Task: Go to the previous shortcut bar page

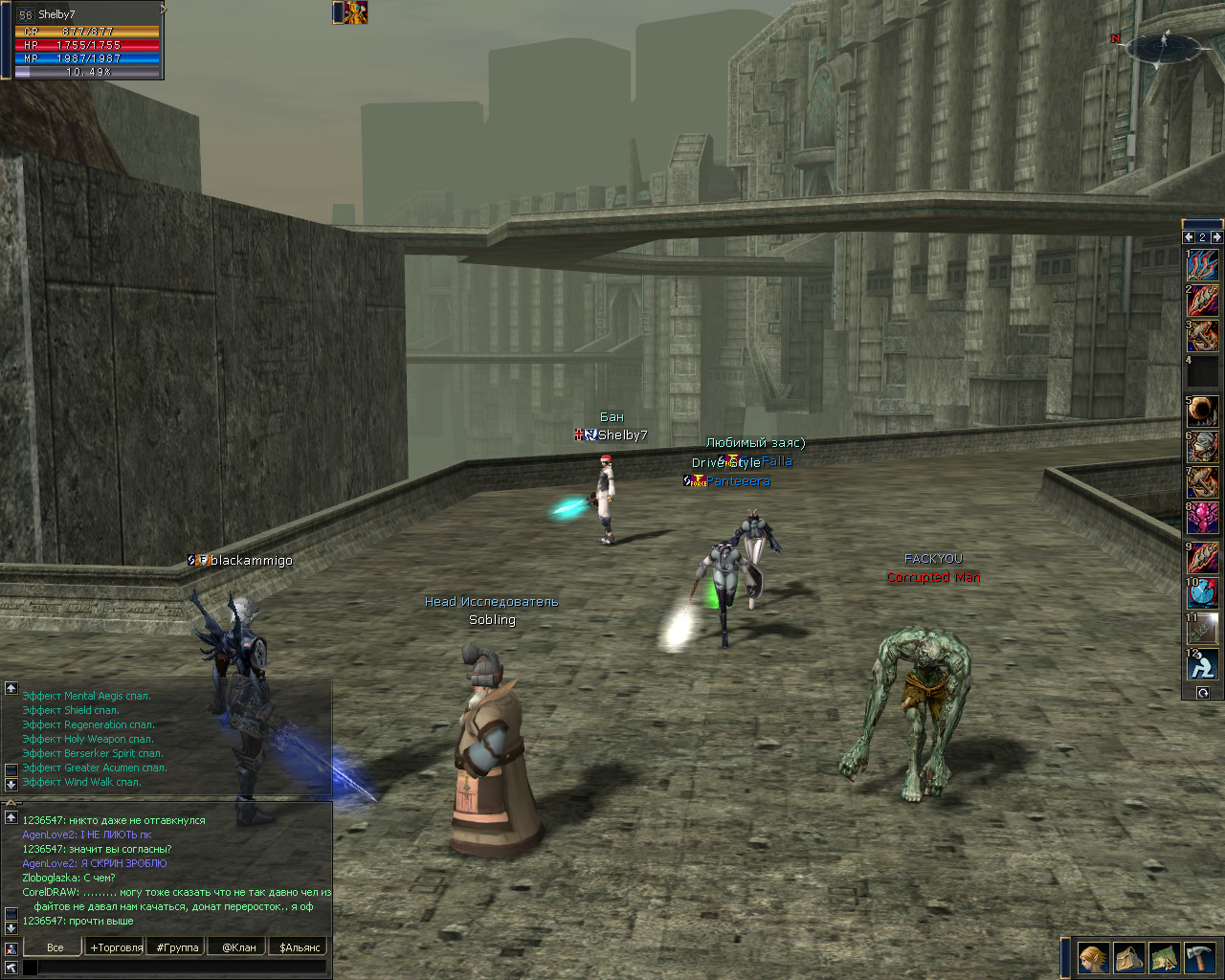Action: 1190,236
